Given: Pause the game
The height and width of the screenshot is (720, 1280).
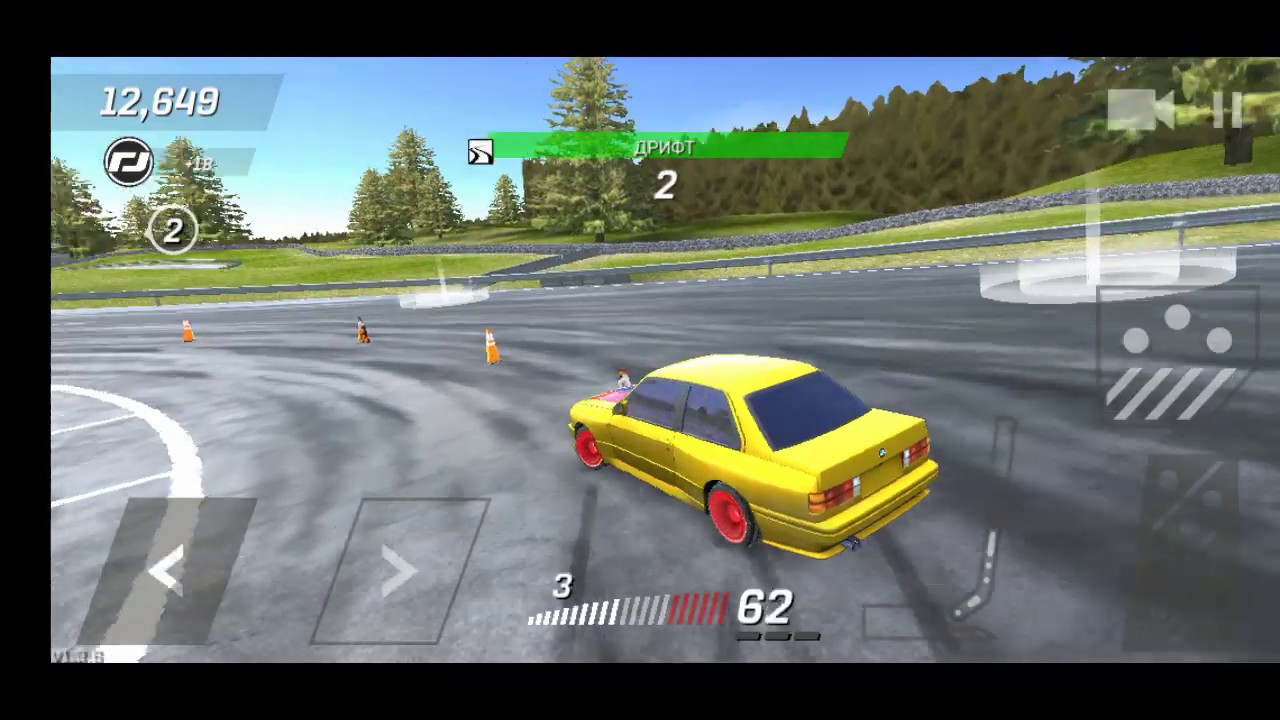Looking at the screenshot, I should 1227,109.
